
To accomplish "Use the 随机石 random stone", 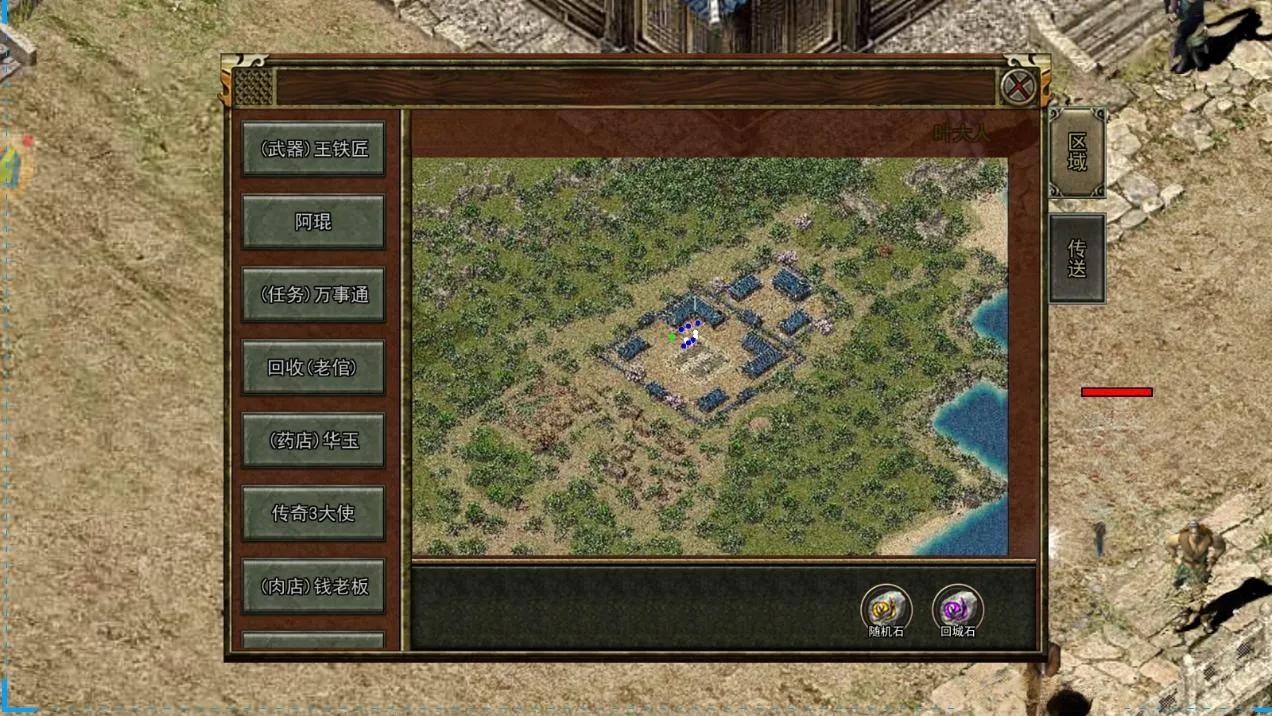I will coord(886,608).
